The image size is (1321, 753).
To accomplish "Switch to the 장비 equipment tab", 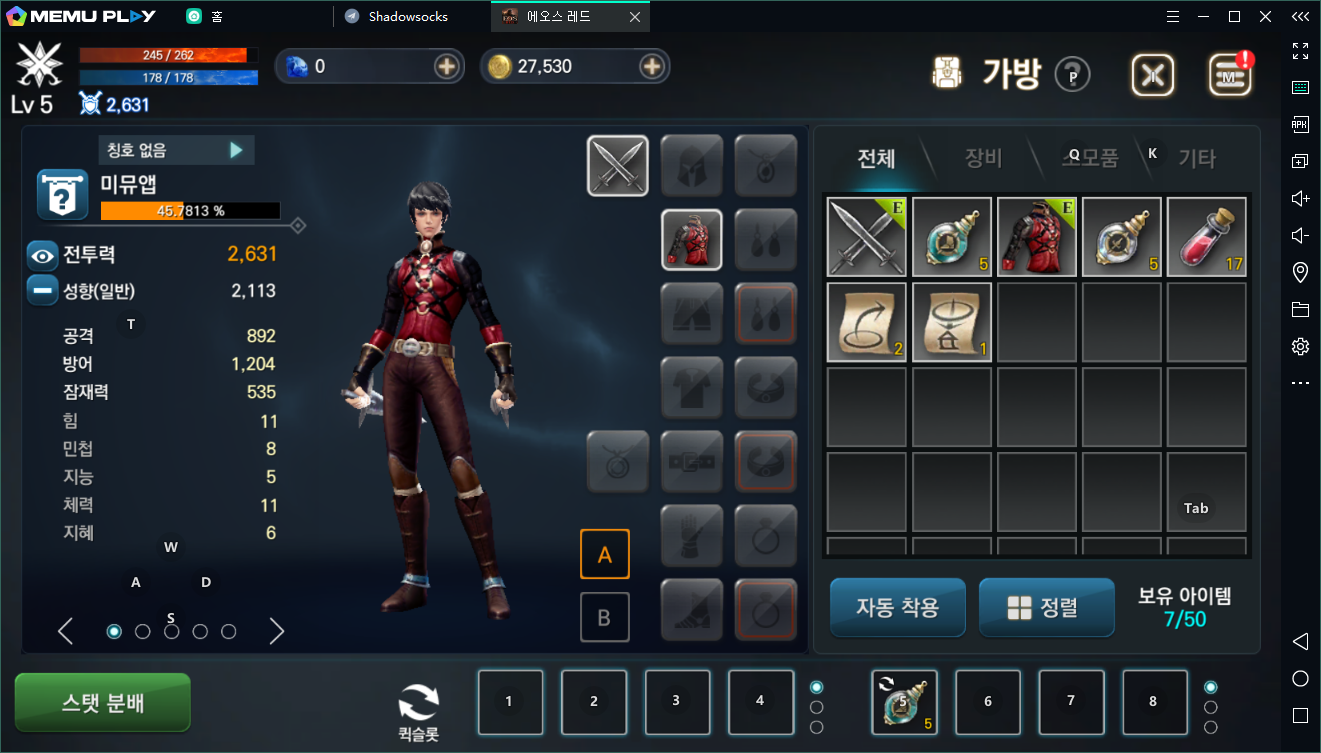I will pos(983,158).
